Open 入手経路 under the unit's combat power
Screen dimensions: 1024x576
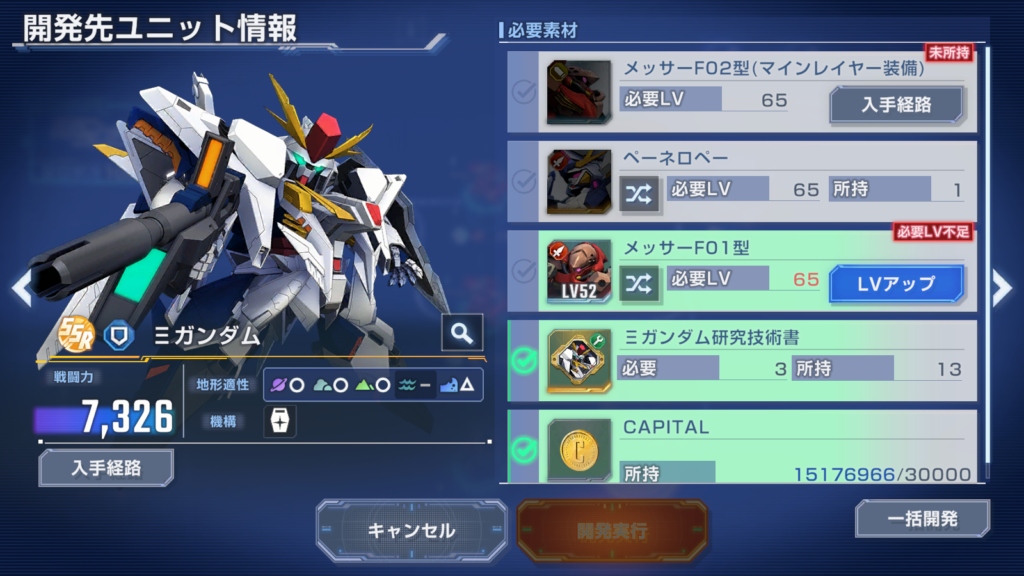[x=106, y=467]
